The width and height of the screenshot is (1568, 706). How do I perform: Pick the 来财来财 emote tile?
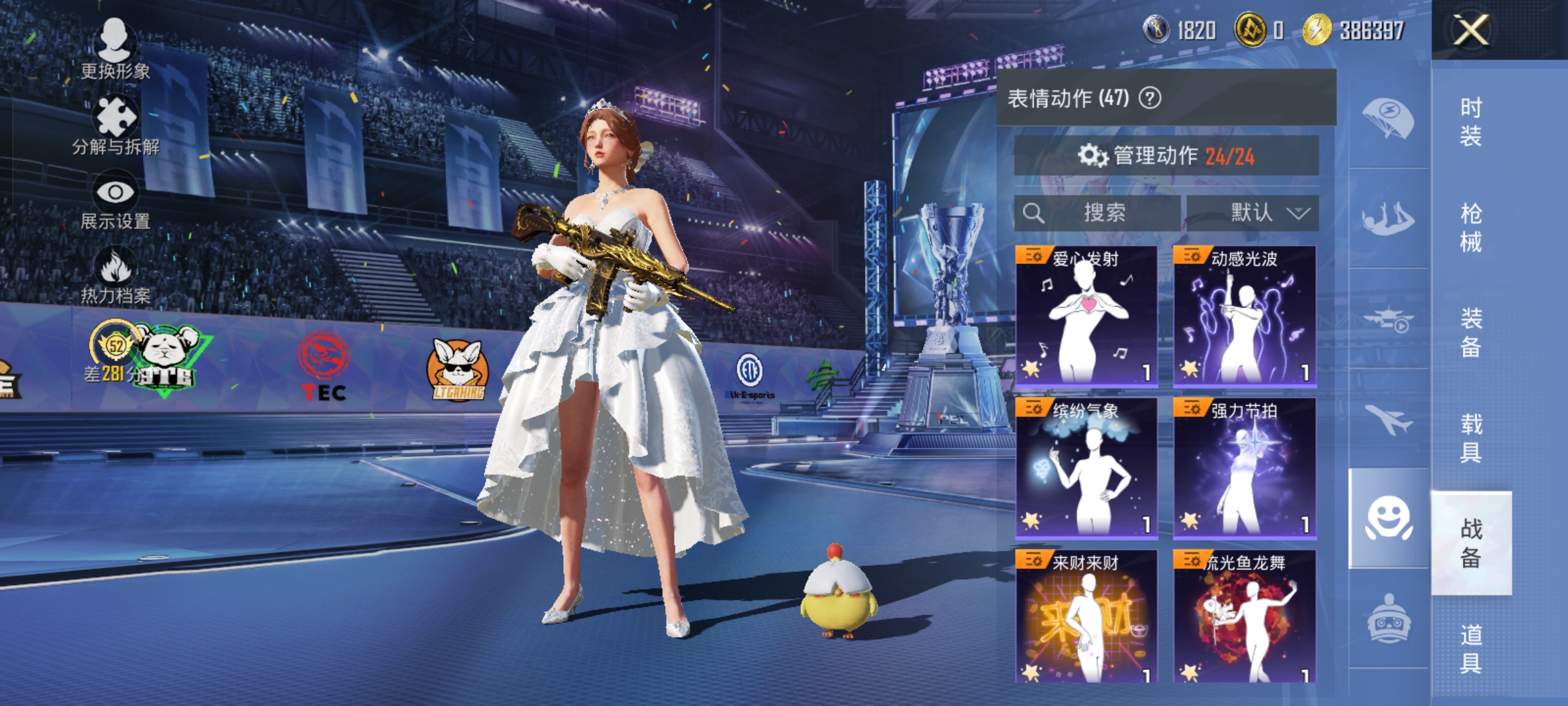point(1086,616)
